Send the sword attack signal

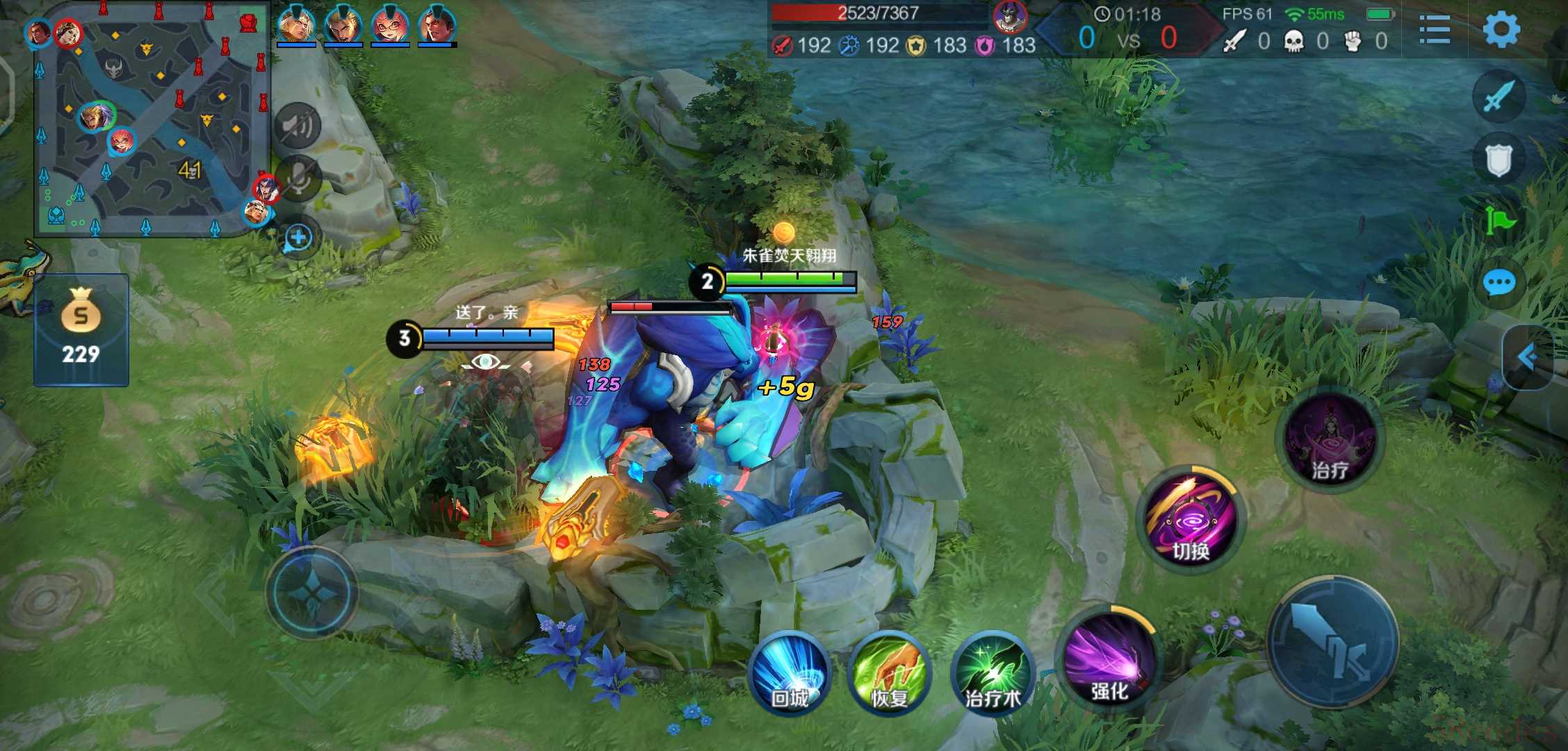(x=1498, y=96)
